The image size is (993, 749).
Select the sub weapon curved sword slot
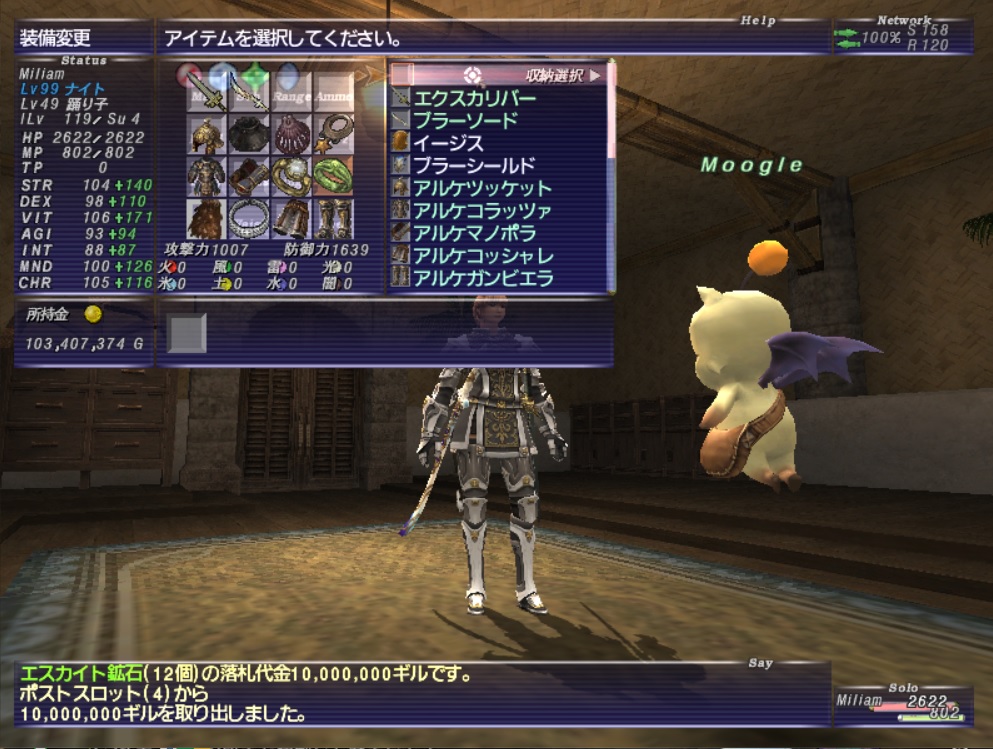click(249, 92)
